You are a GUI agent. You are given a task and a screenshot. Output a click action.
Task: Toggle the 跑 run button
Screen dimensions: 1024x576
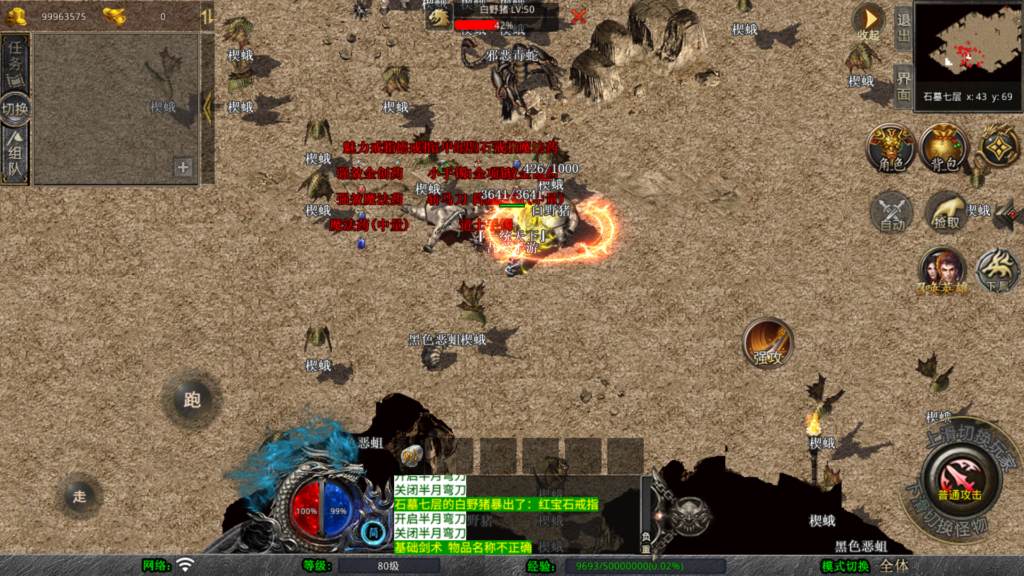pos(192,400)
